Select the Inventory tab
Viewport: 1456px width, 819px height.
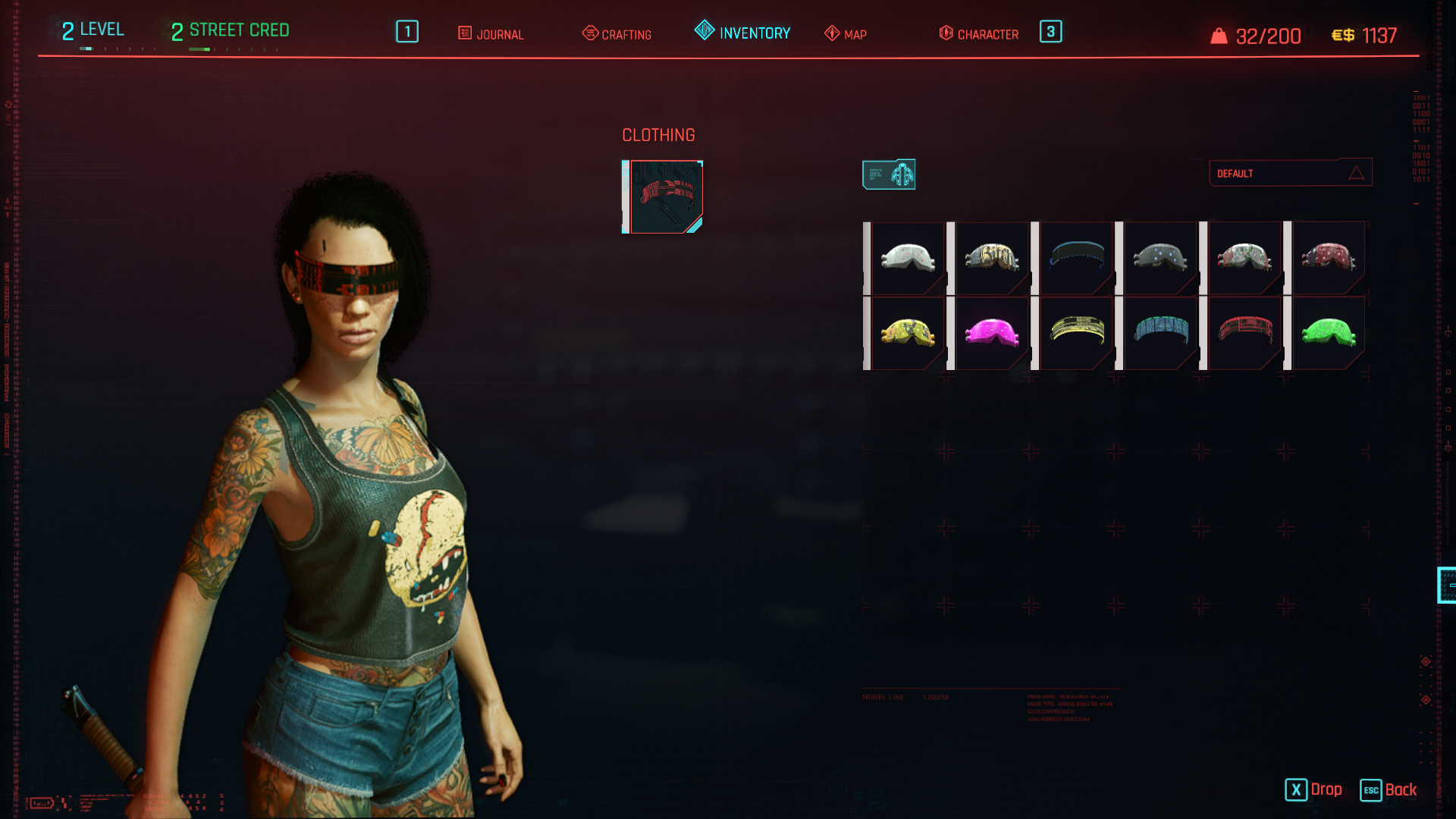pyautogui.click(x=743, y=33)
